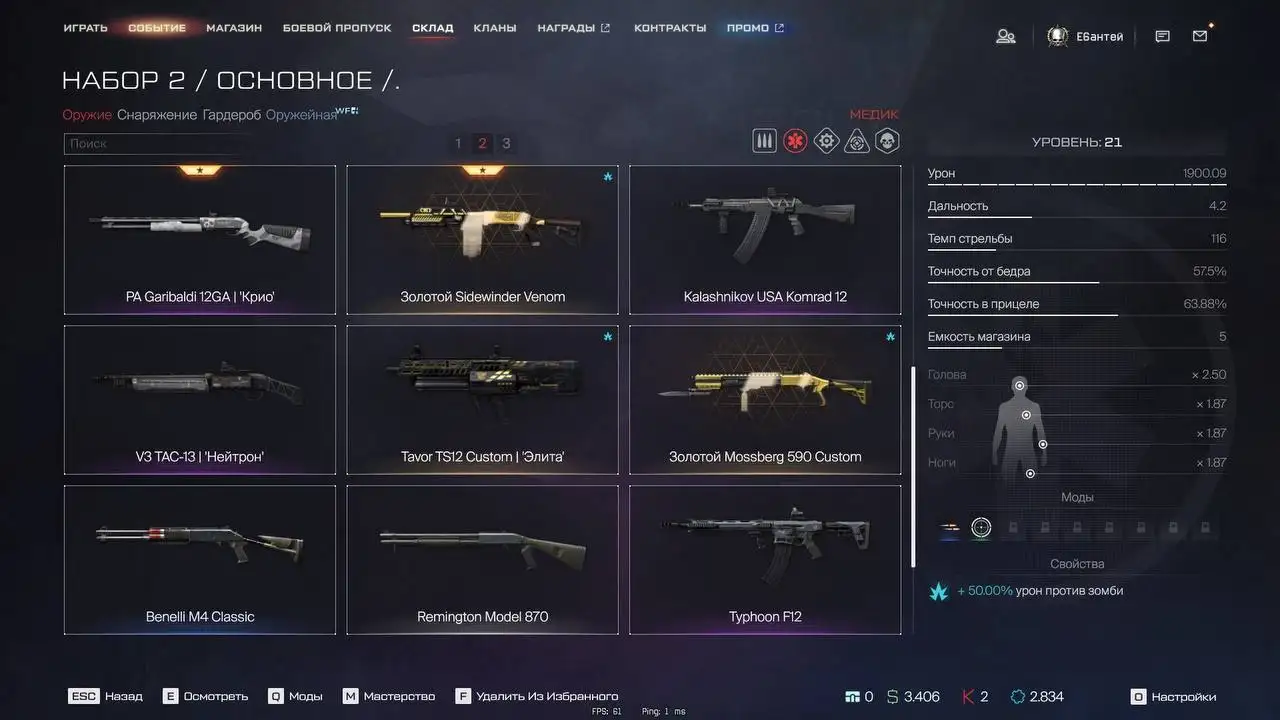Follow the ПРОМО external link
Screen dimensions: 1280x720
click(x=755, y=28)
